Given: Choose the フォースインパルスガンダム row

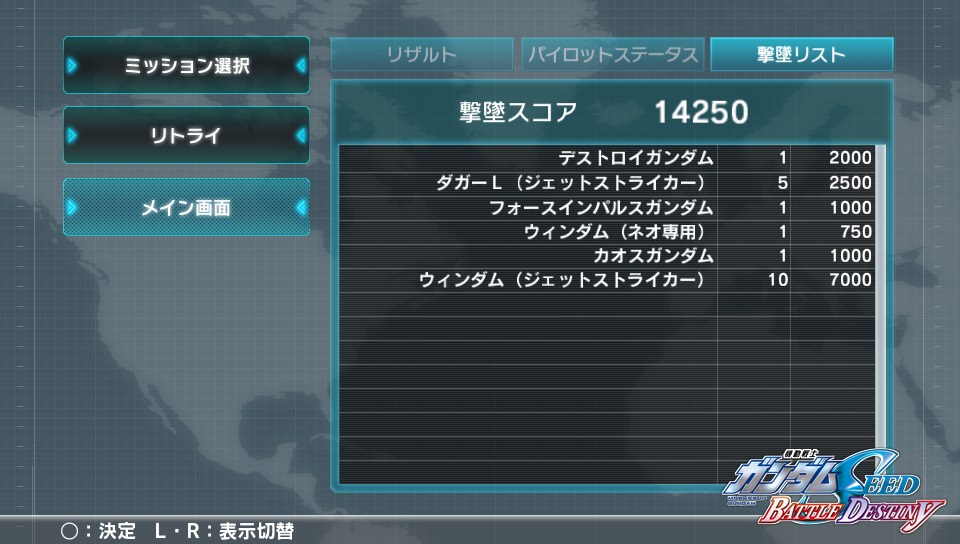Looking at the screenshot, I should (x=606, y=207).
